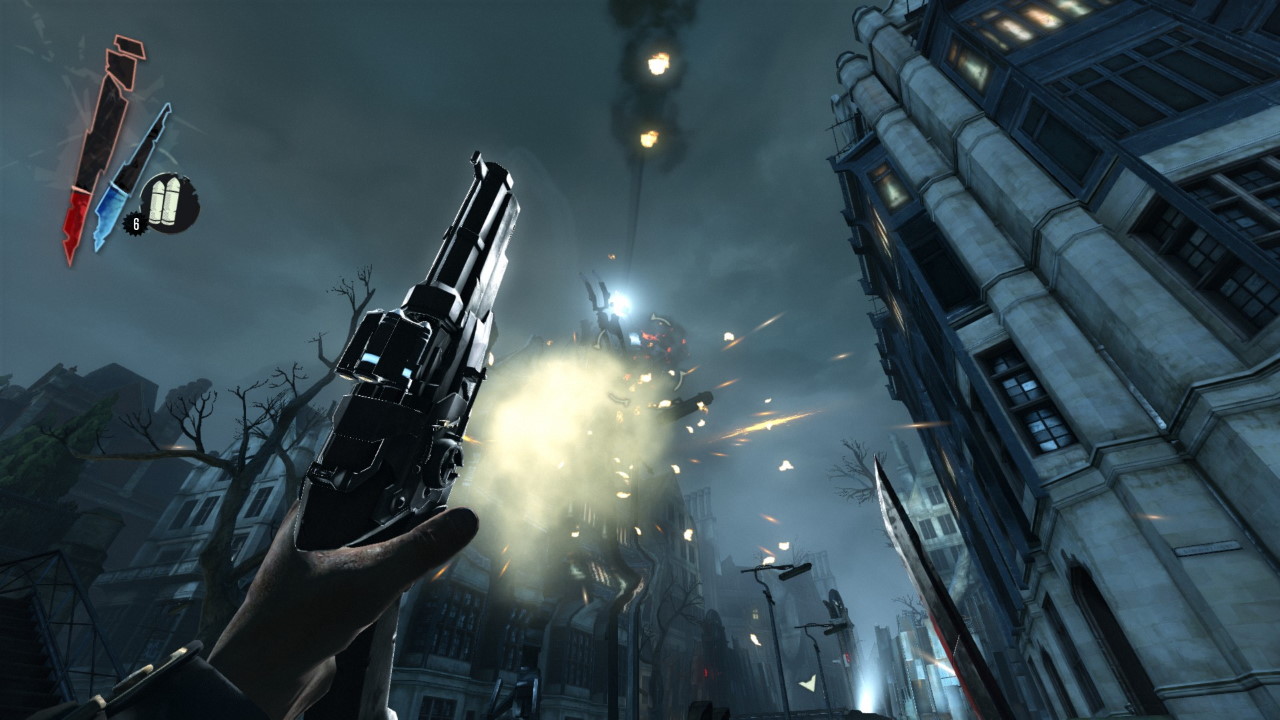Select the equipped pistol bullets icon
The image size is (1280, 720).
pos(168,202)
